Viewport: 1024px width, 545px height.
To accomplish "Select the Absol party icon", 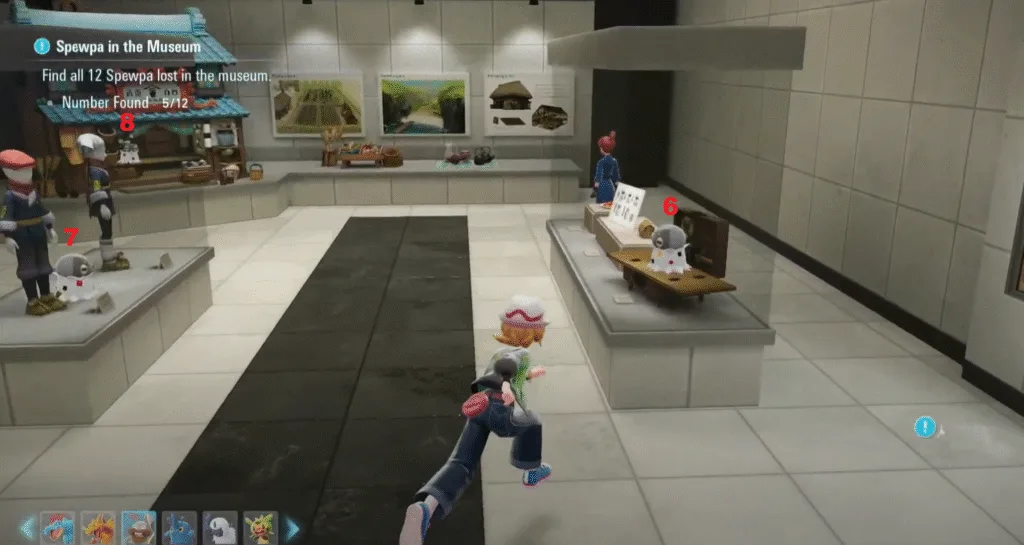I will tap(220, 526).
